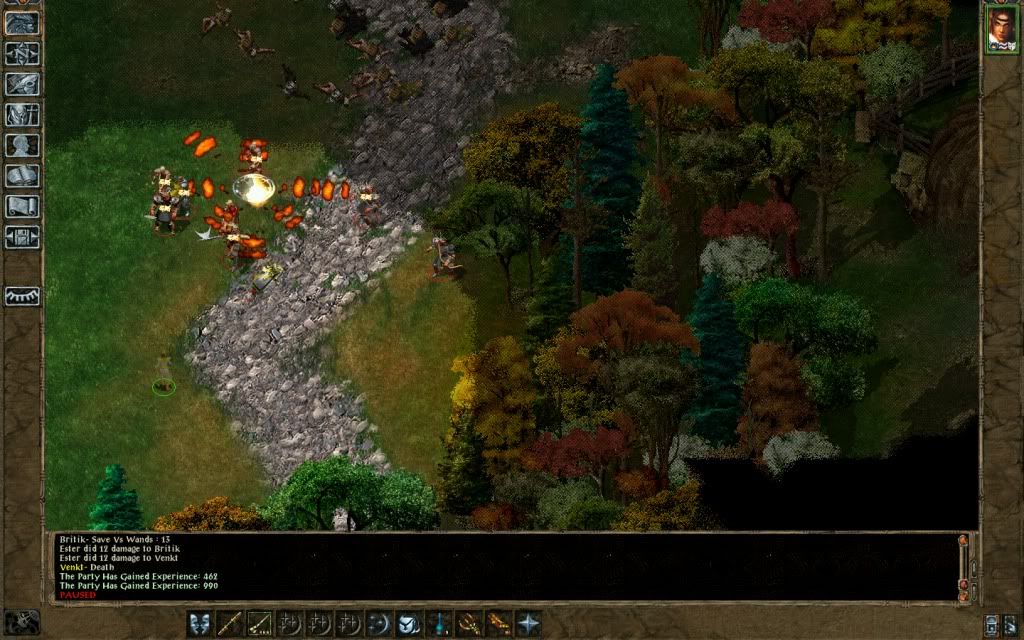Open the mage spellbook
This screenshot has height=640, width=1024.
tap(22, 176)
